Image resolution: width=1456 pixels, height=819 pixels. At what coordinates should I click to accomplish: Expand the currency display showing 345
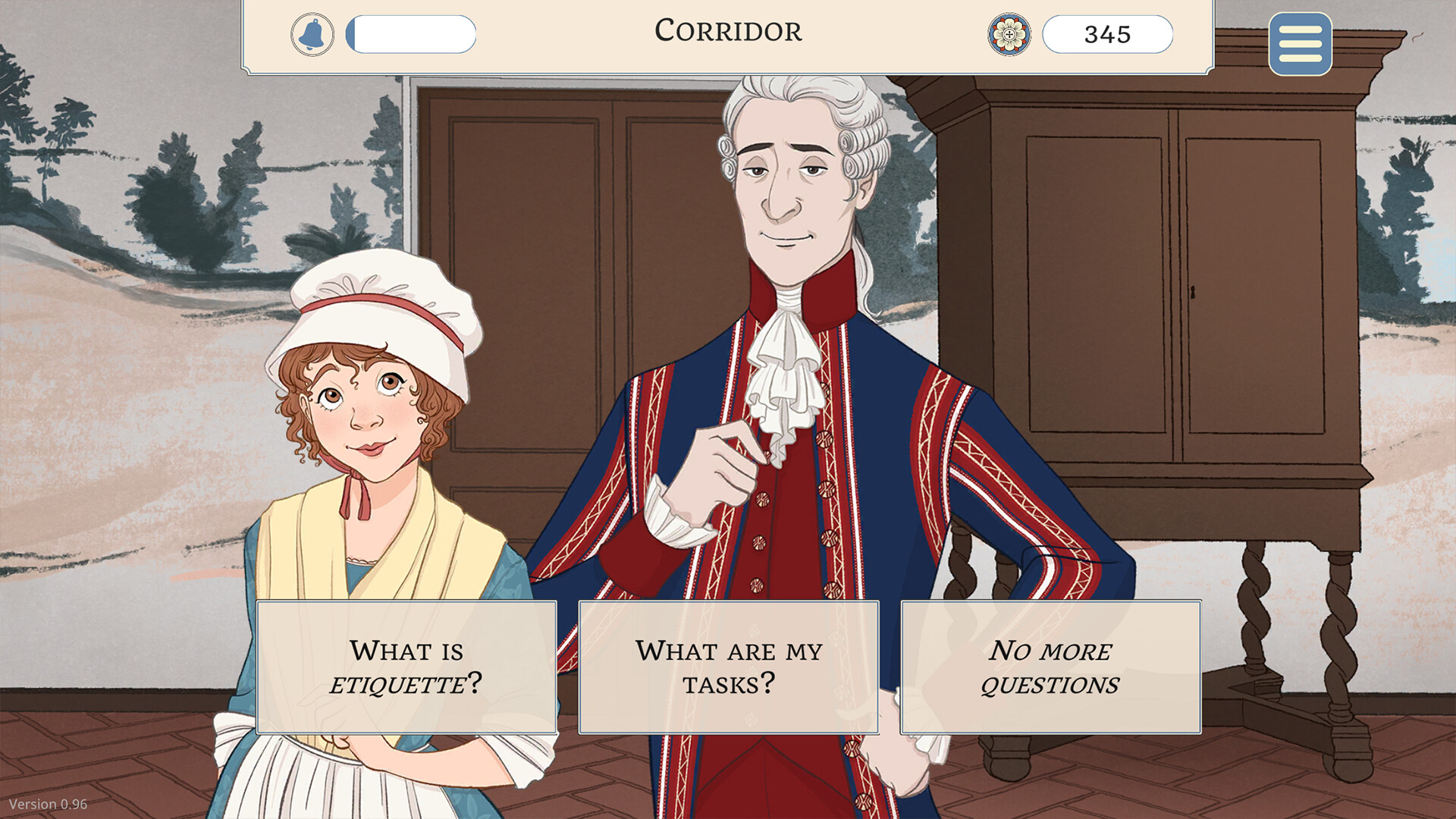[1107, 34]
